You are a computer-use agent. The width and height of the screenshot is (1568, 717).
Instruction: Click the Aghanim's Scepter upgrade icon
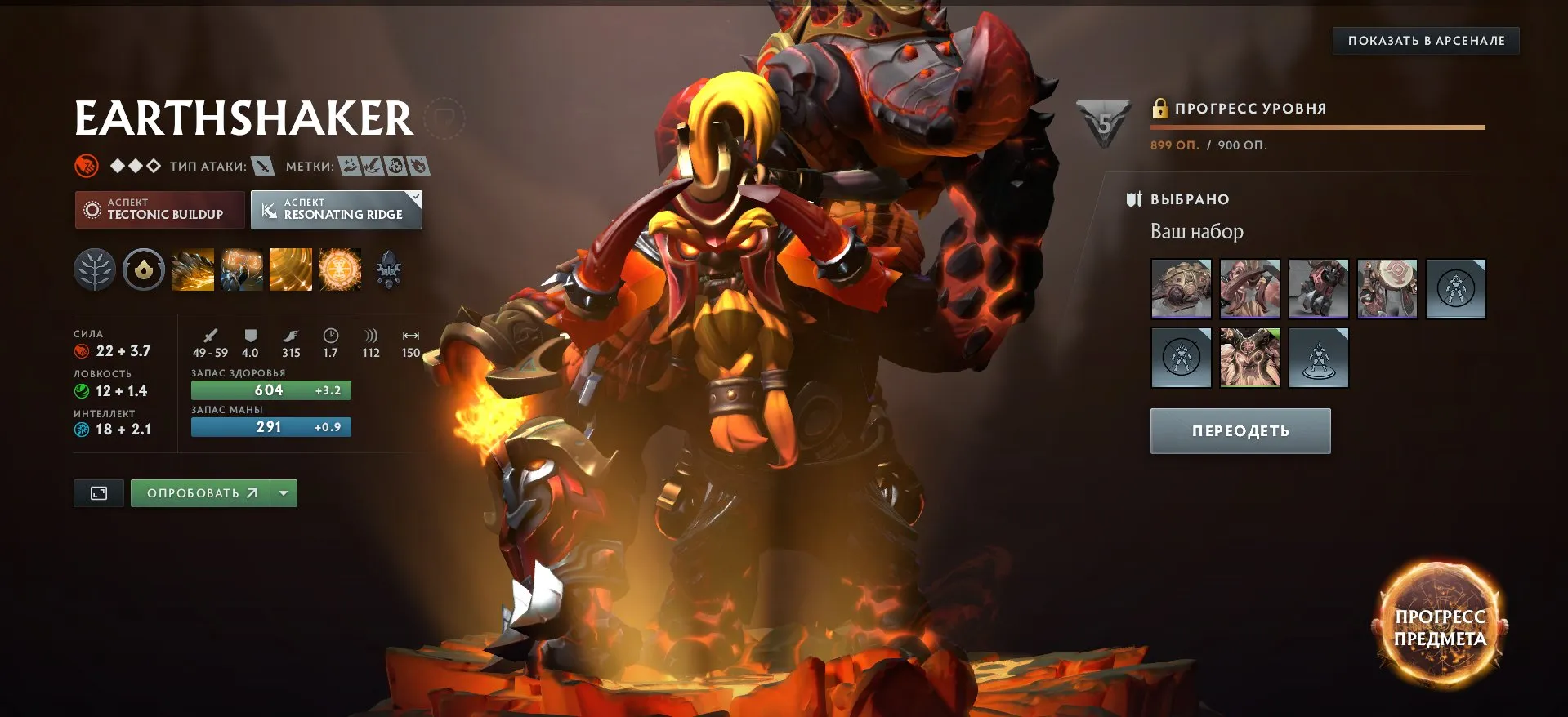(390, 269)
